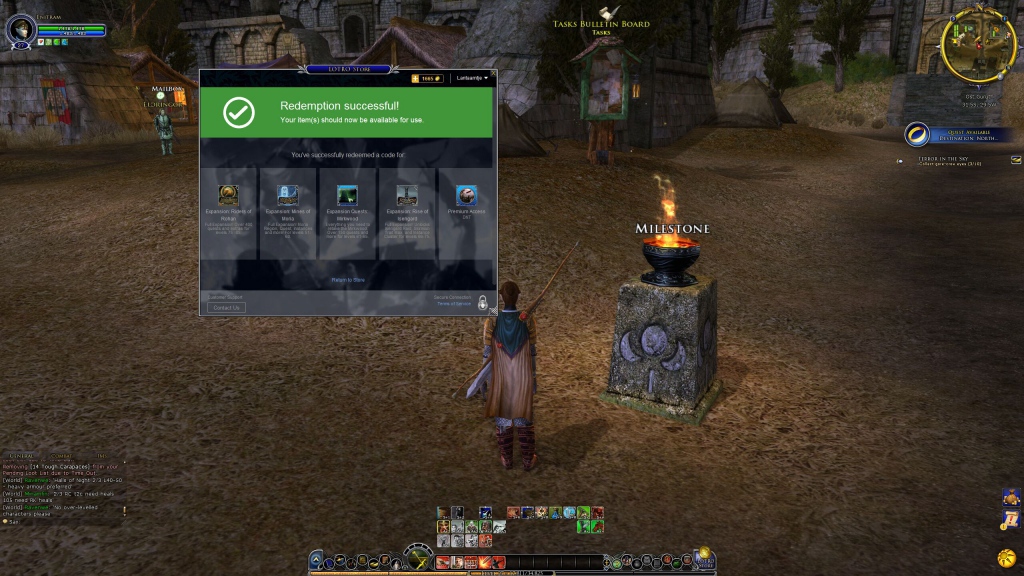Close the LOTRO Store window
Screen dimensions: 1024x576
(x=493, y=73)
